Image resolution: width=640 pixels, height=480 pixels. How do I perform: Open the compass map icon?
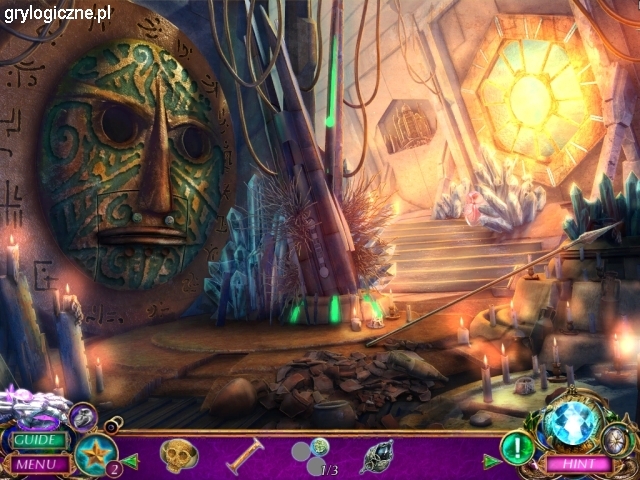click(x=619, y=438)
